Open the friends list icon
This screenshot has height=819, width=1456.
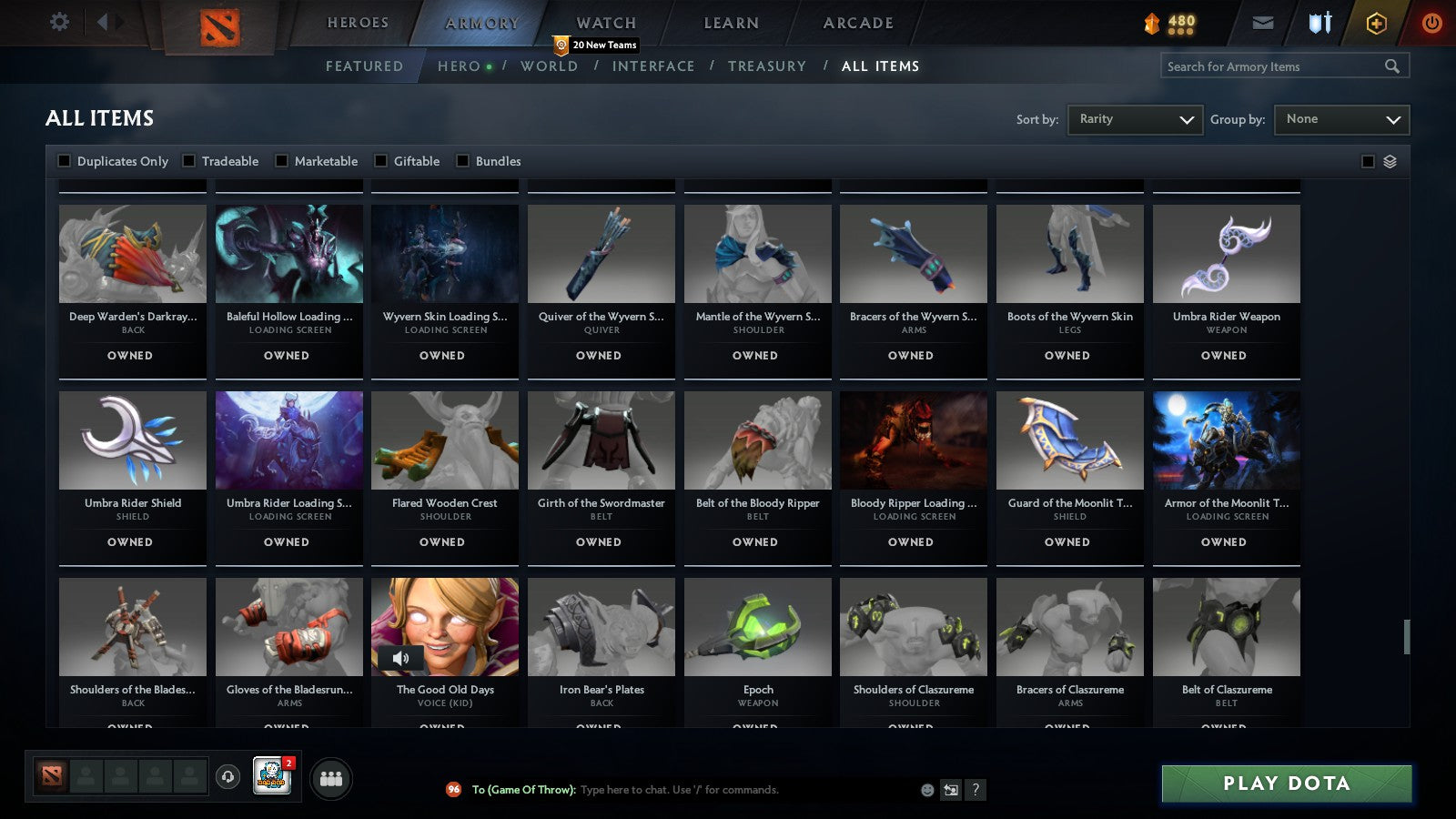point(331,778)
